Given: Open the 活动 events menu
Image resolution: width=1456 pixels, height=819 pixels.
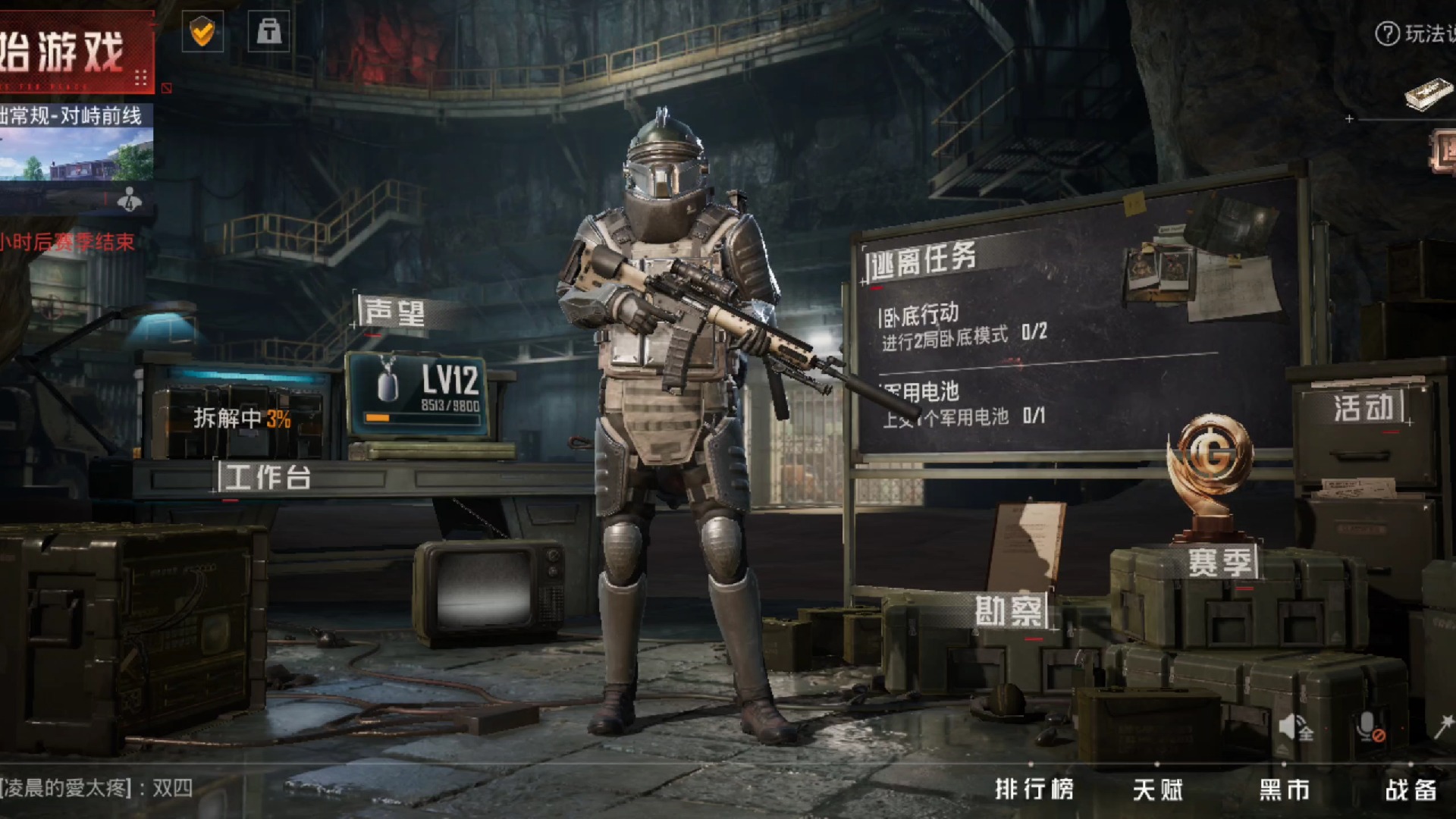Looking at the screenshot, I should (x=1363, y=408).
